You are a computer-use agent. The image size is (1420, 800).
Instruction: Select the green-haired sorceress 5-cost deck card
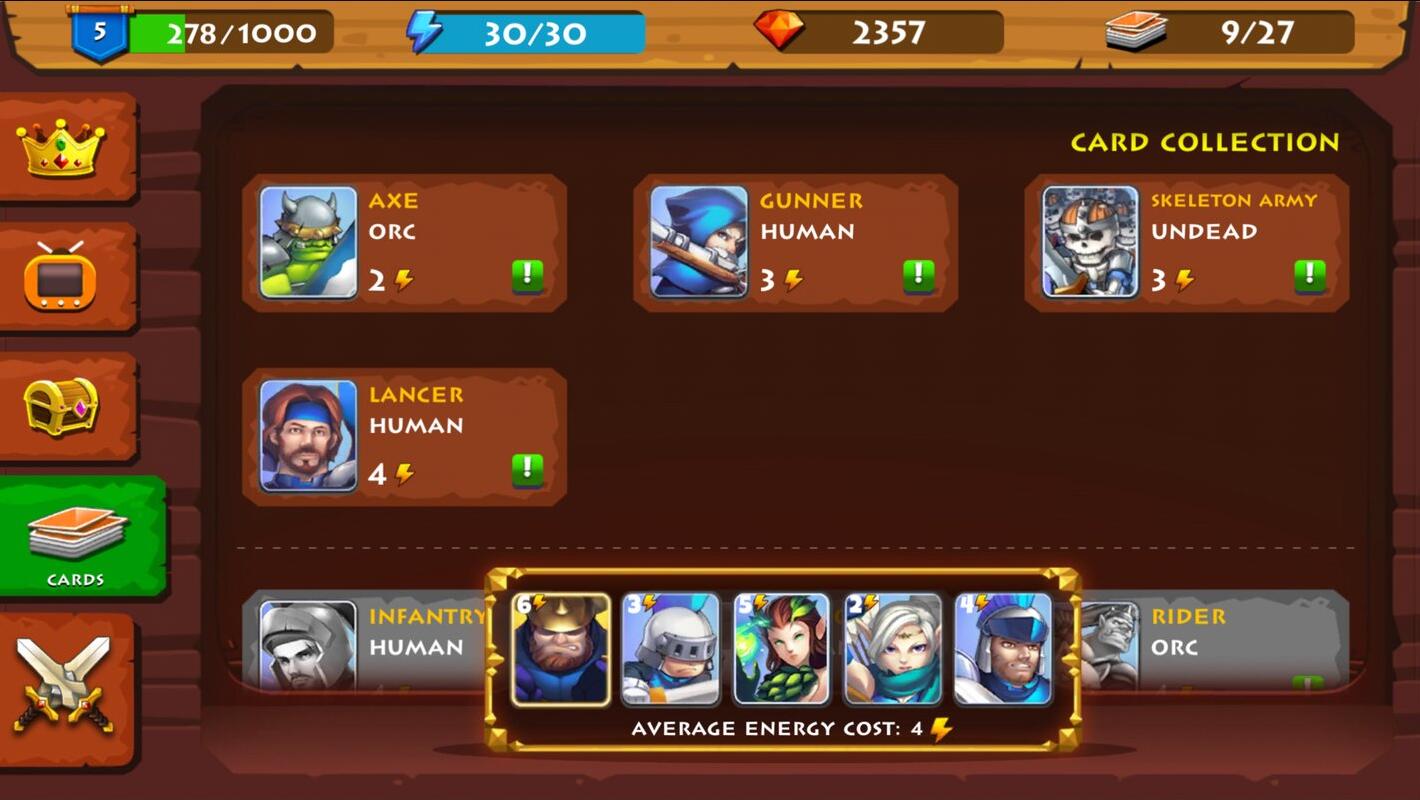tap(782, 649)
